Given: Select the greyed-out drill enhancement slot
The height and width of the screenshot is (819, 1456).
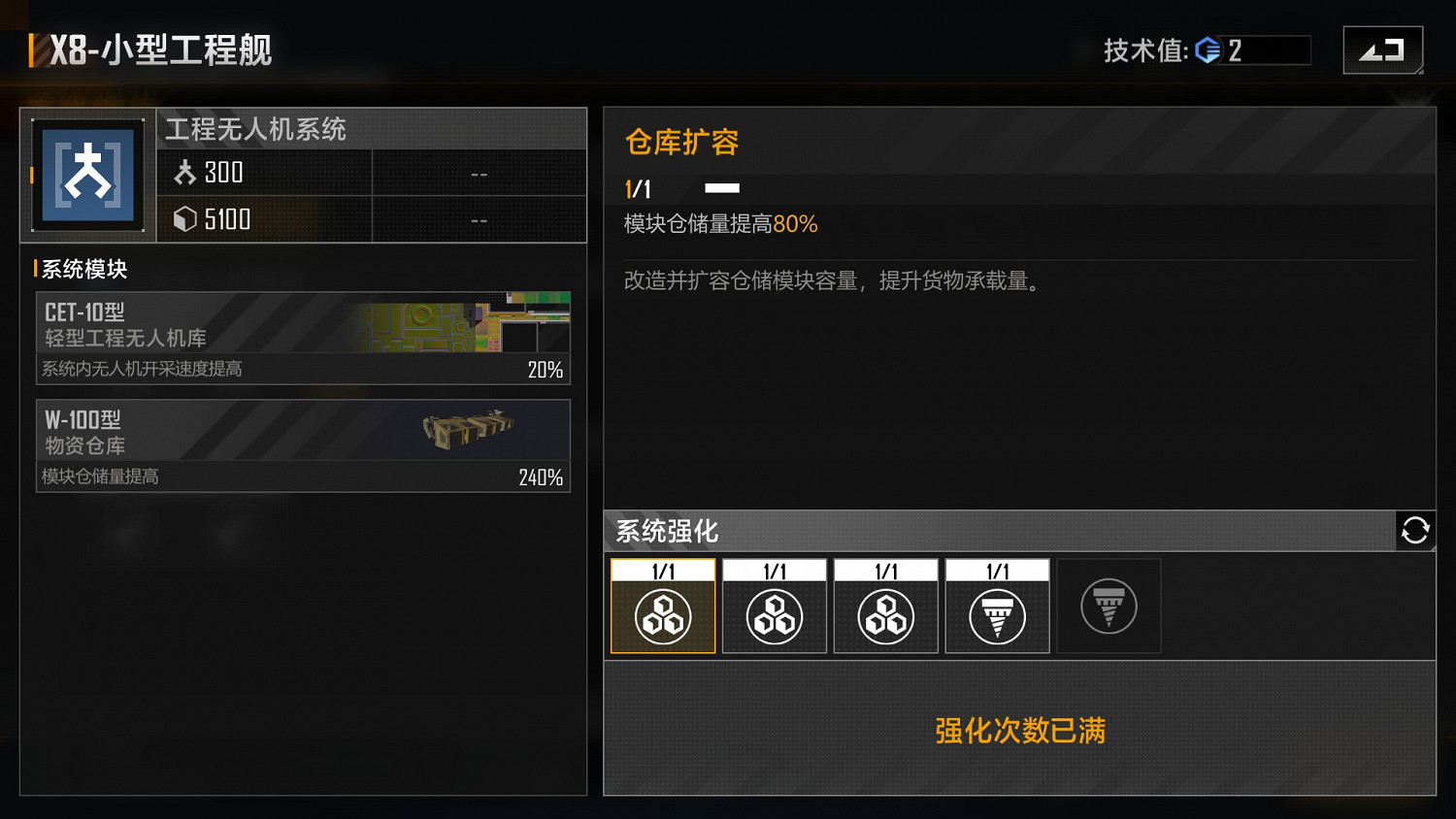Looking at the screenshot, I should click(x=1109, y=605).
